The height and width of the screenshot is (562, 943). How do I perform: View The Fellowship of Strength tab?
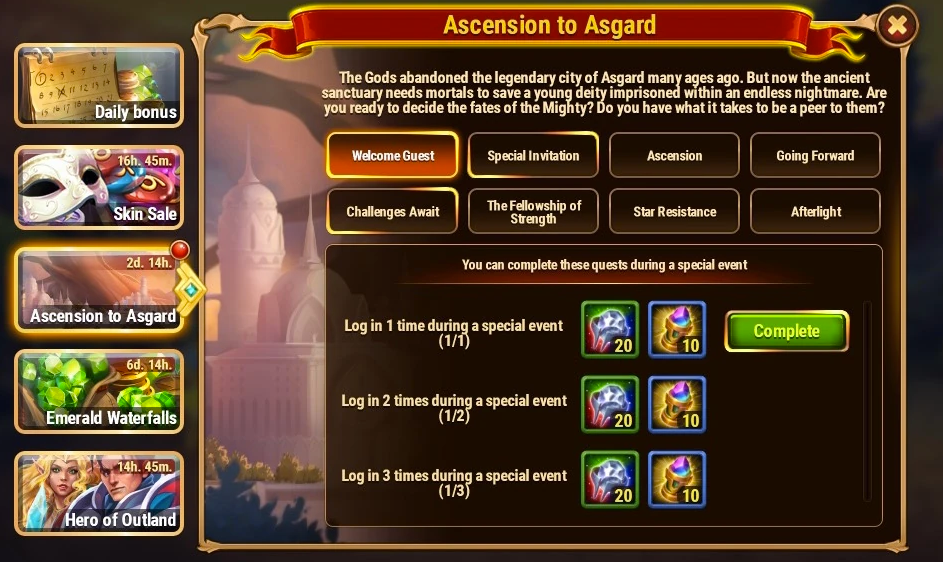(x=533, y=211)
